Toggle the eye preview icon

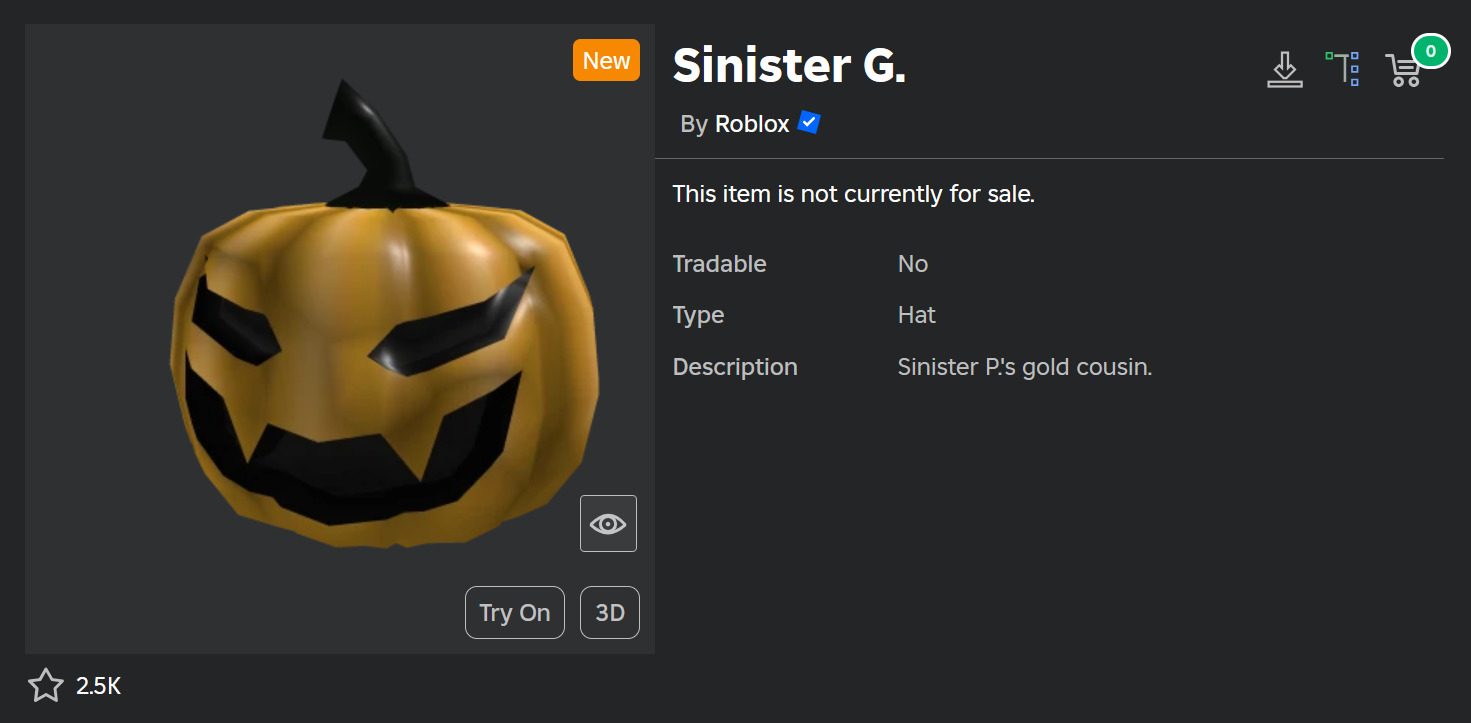(608, 523)
